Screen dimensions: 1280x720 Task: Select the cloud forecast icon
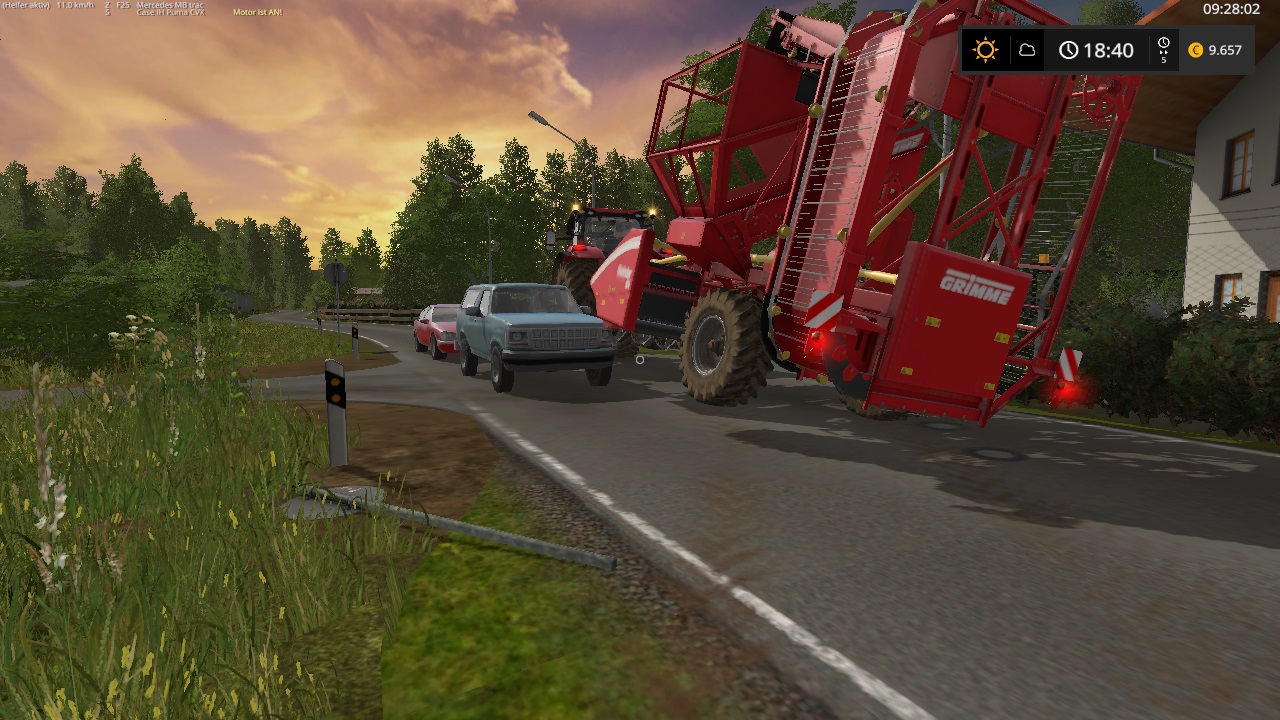click(x=1027, y=50)
